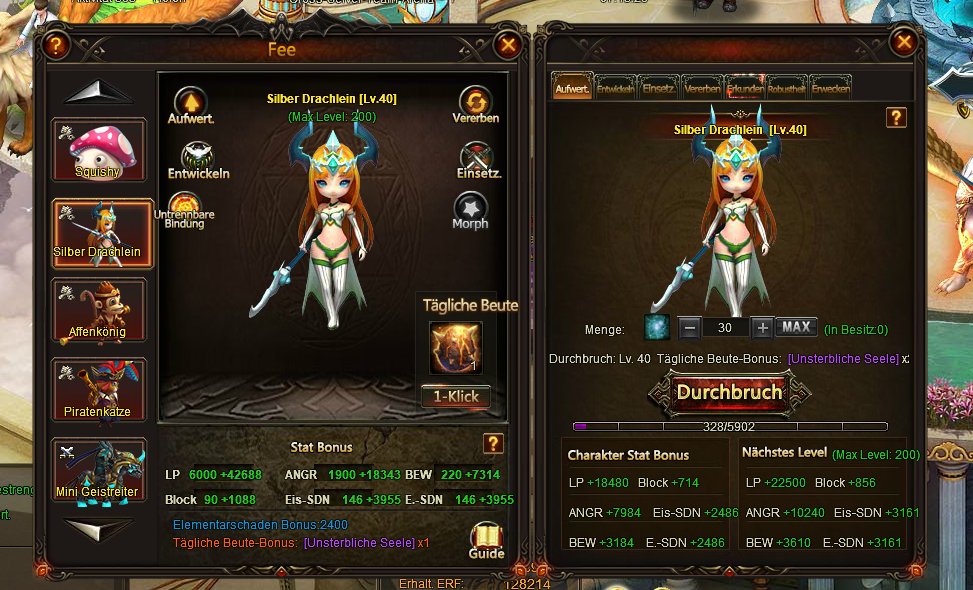
Task: Switch to the Robustheit tab
Action: click(x=787, y=88)
